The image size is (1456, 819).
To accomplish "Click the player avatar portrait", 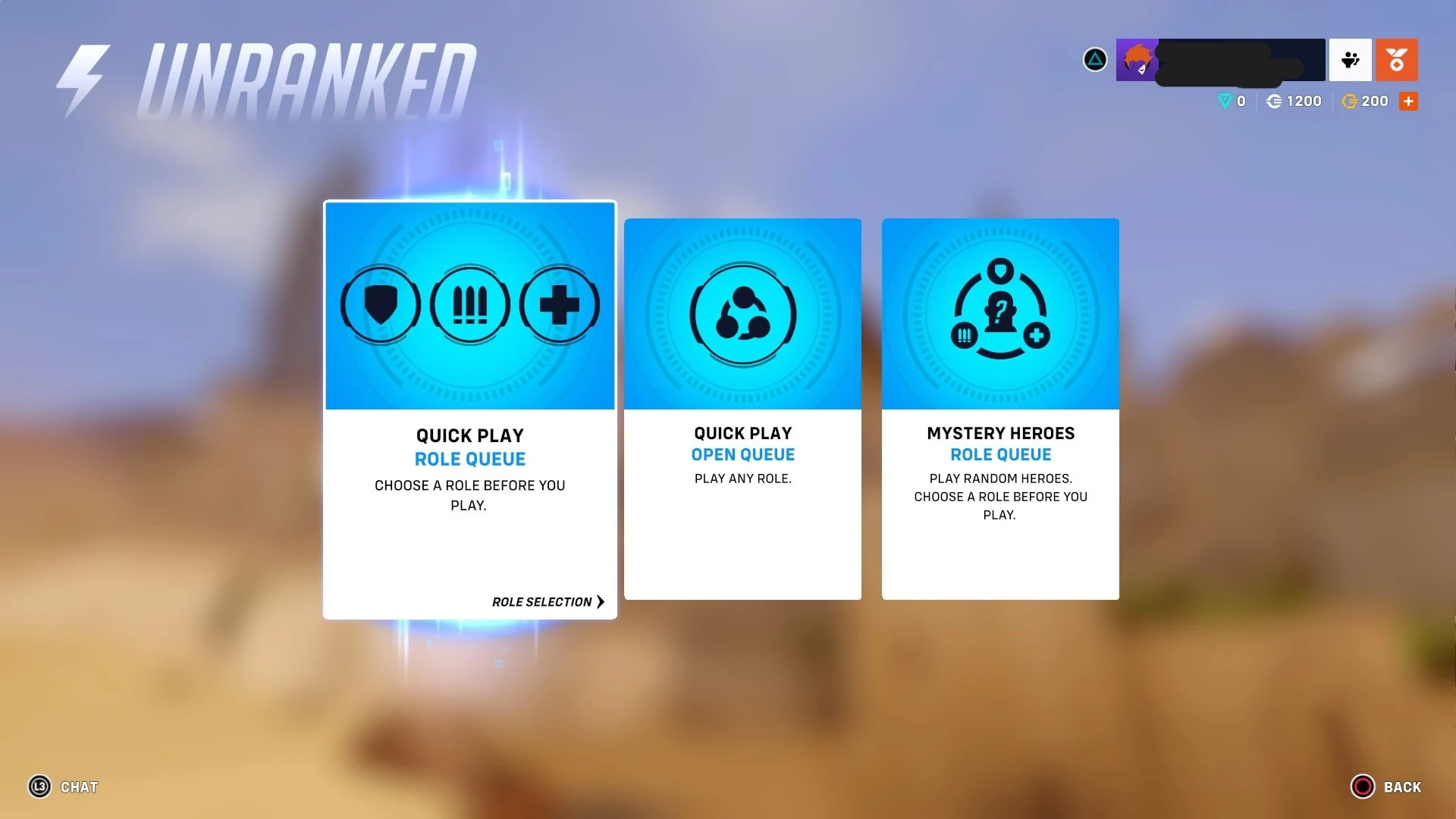I will click(1137, 60).
